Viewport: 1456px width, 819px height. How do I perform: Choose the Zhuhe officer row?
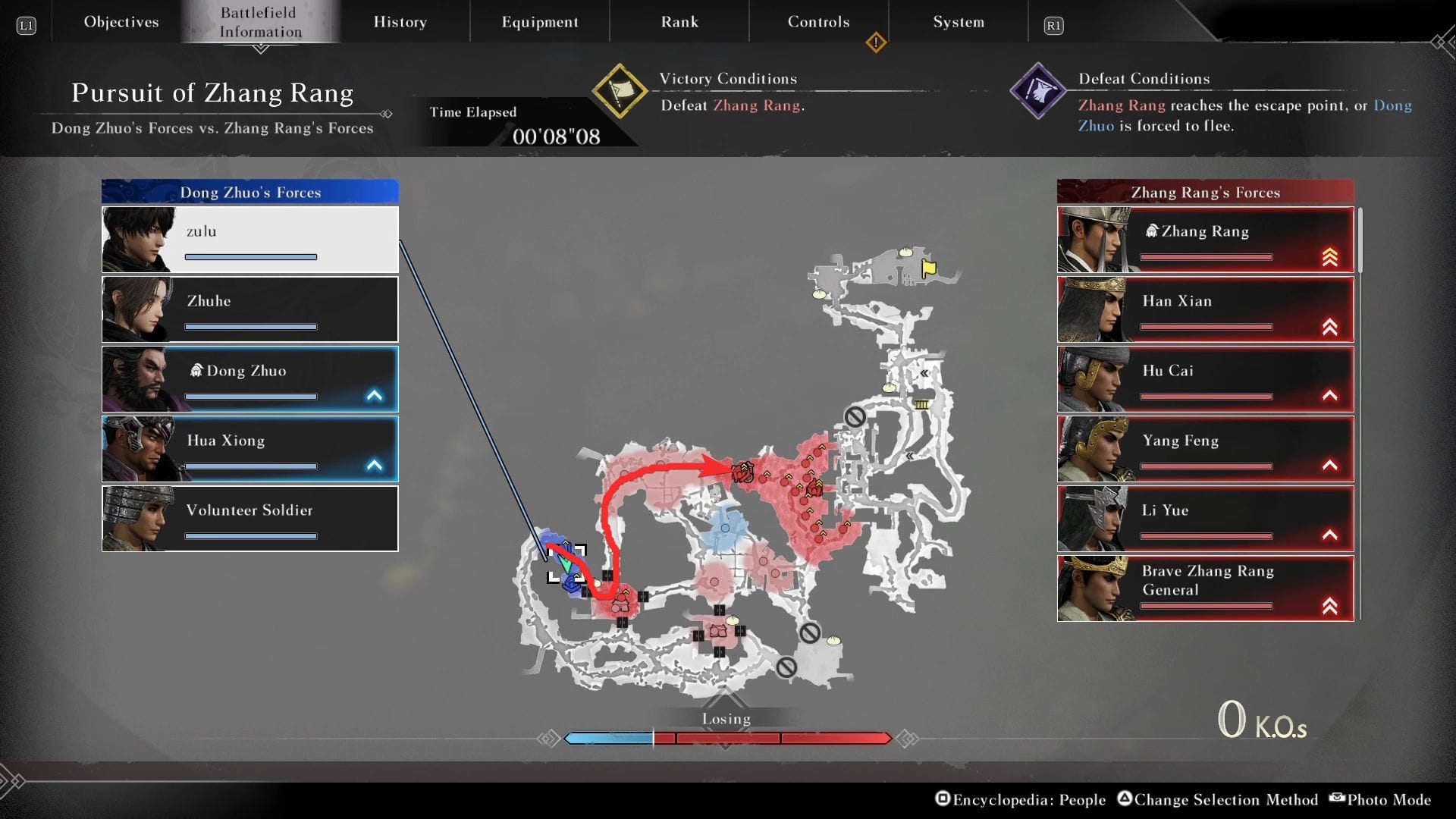(x=249, y=309)
